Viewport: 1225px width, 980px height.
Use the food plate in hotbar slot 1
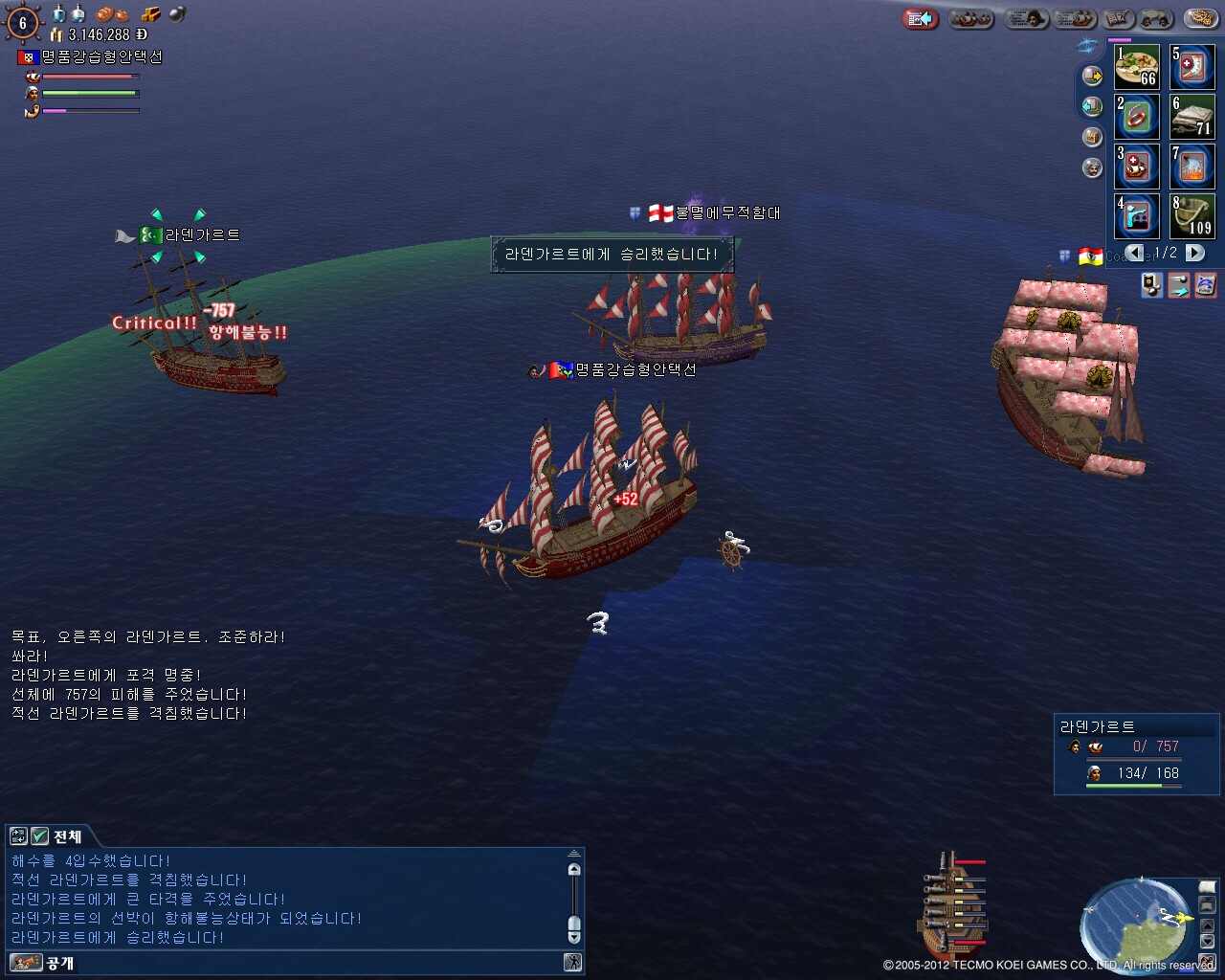click(1137, 67)
